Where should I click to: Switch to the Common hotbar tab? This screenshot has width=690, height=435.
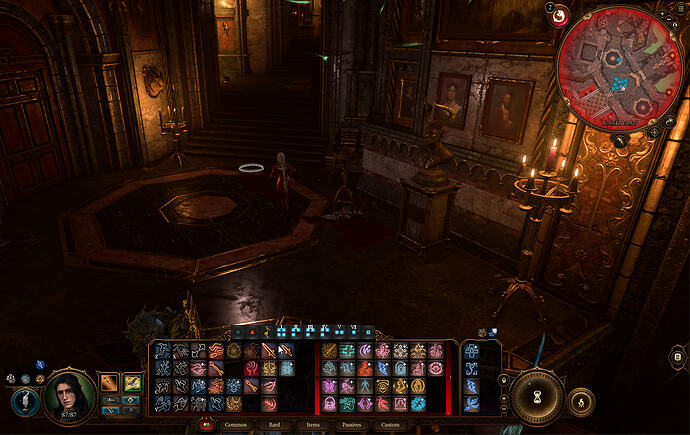236,424
